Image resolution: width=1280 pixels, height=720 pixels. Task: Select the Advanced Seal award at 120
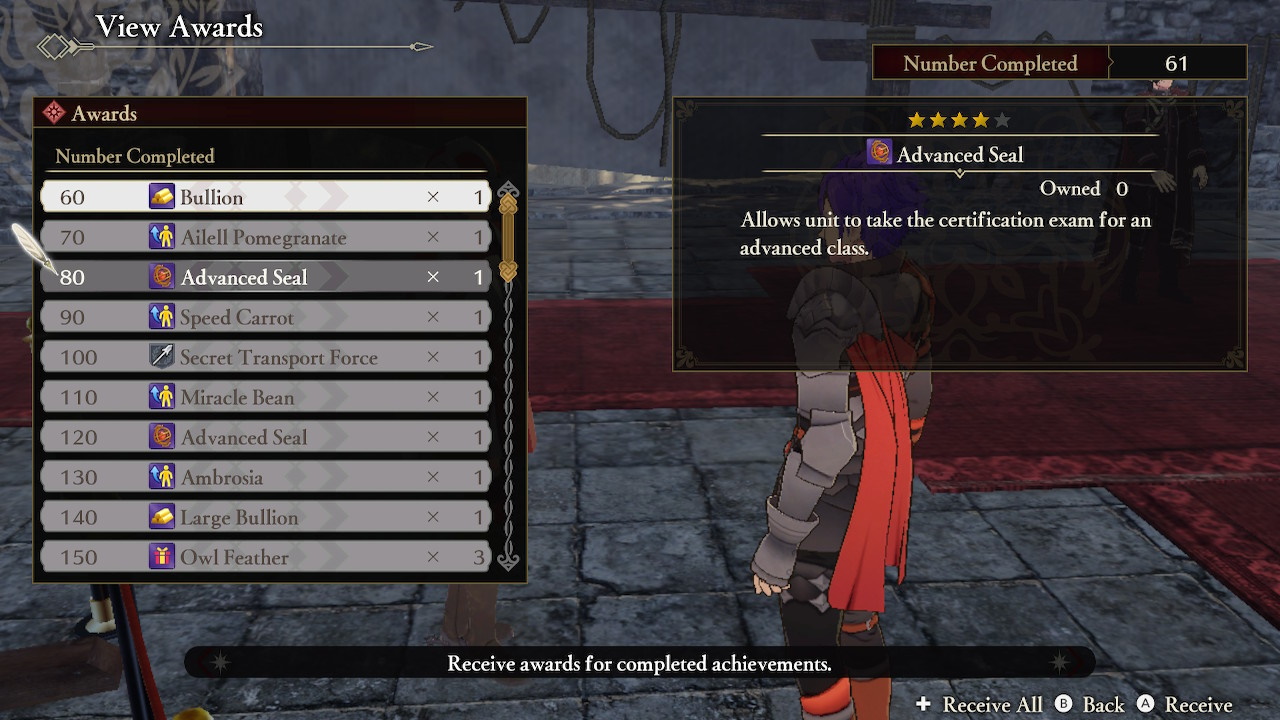pos(265,437)
